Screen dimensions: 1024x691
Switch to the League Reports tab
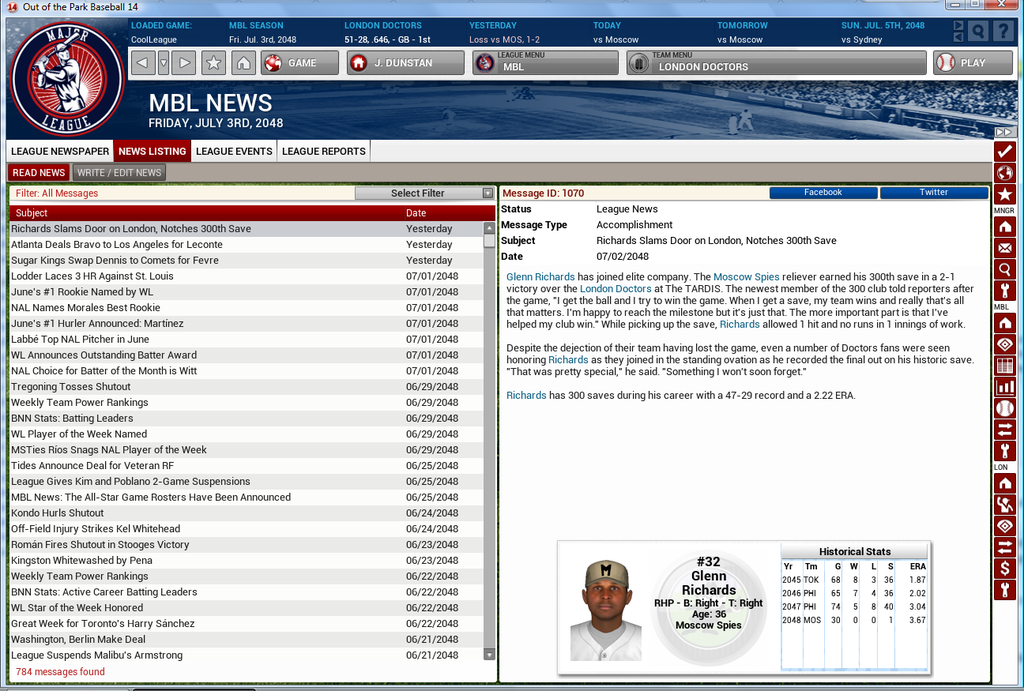323,151
